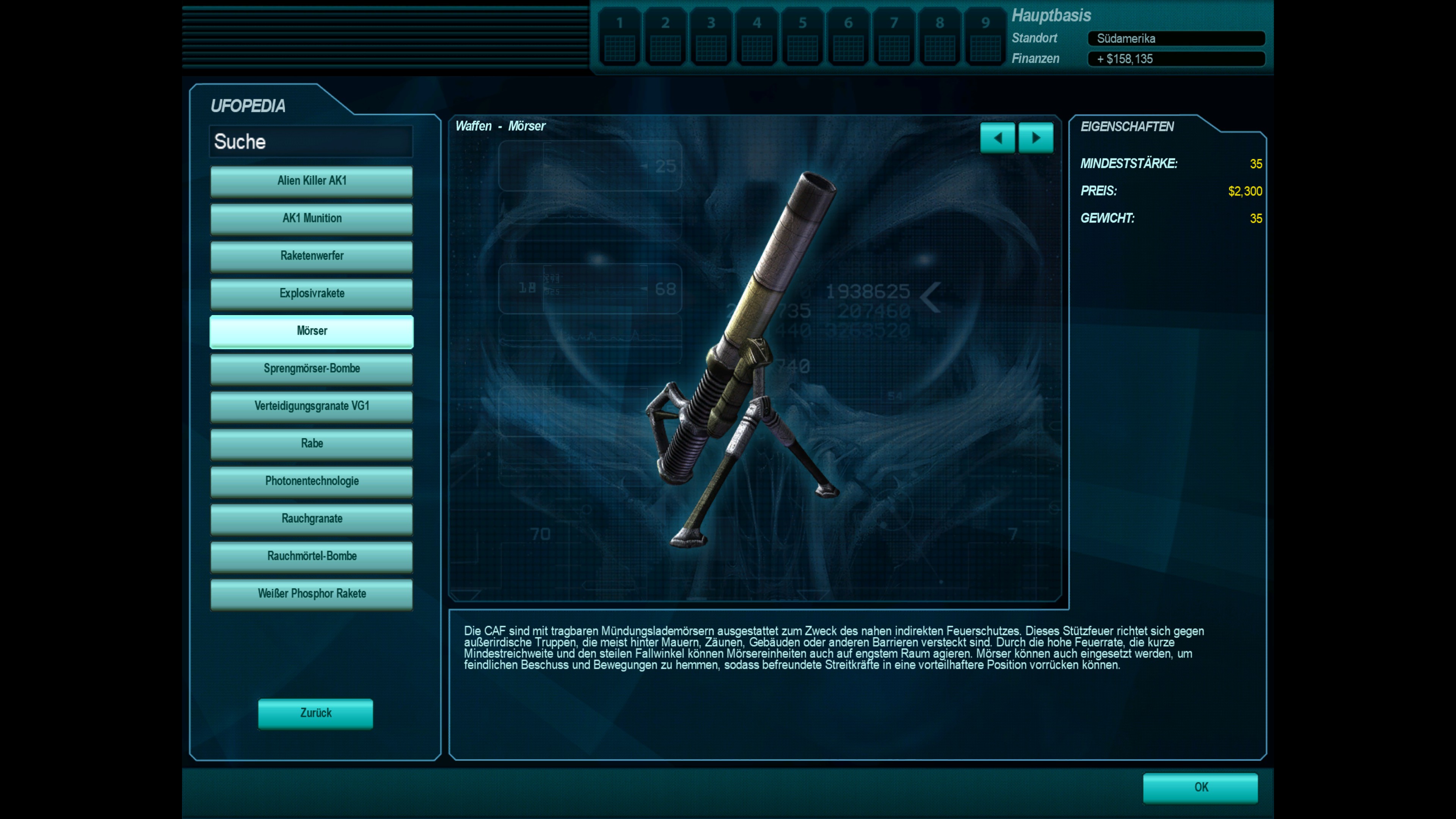Viewport: 1456px width, 819px height.
Task: Show the Raketenwerfer article
Action: [x=311, y=256]
